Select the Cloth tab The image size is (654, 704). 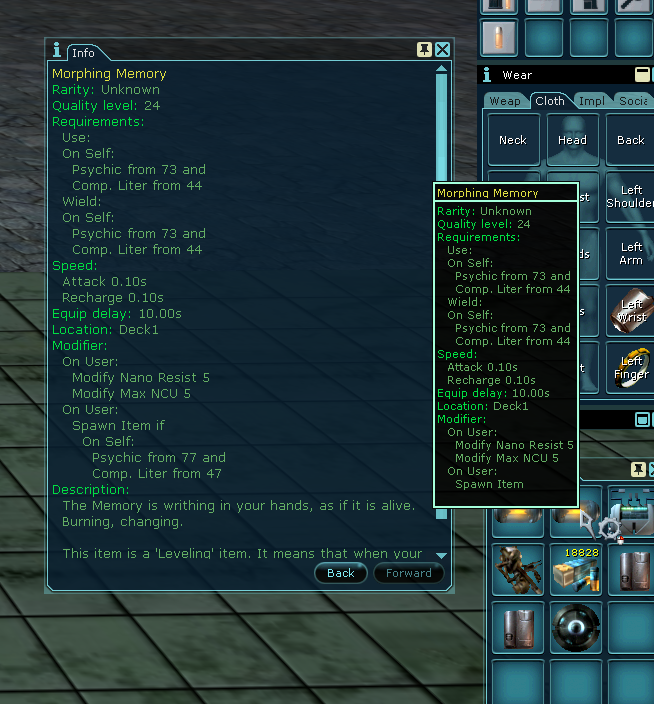550,100
